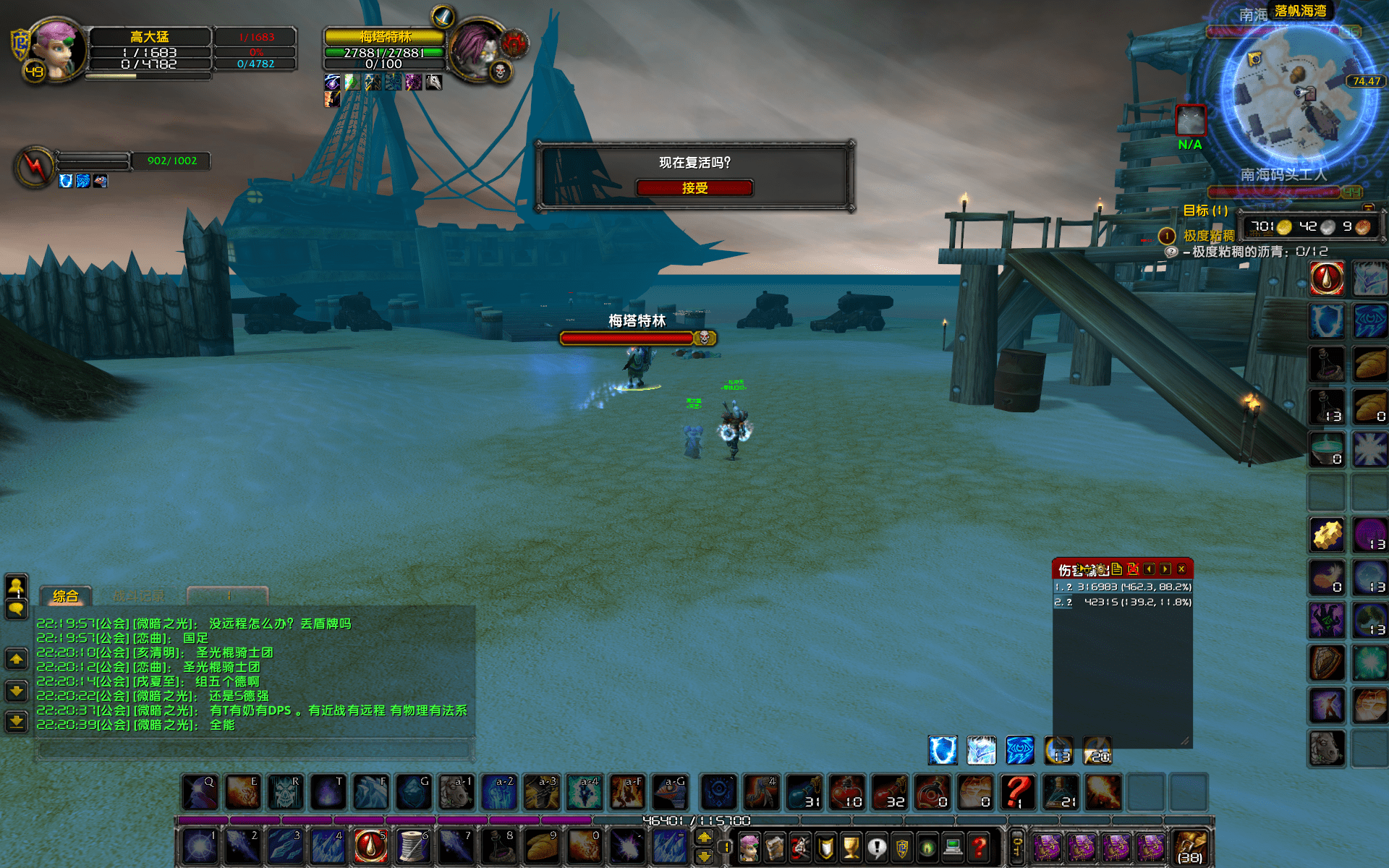Select the target portrait 梅塔特林
1389x868 pixels.
pyautogui.click(x=476, y=49)
